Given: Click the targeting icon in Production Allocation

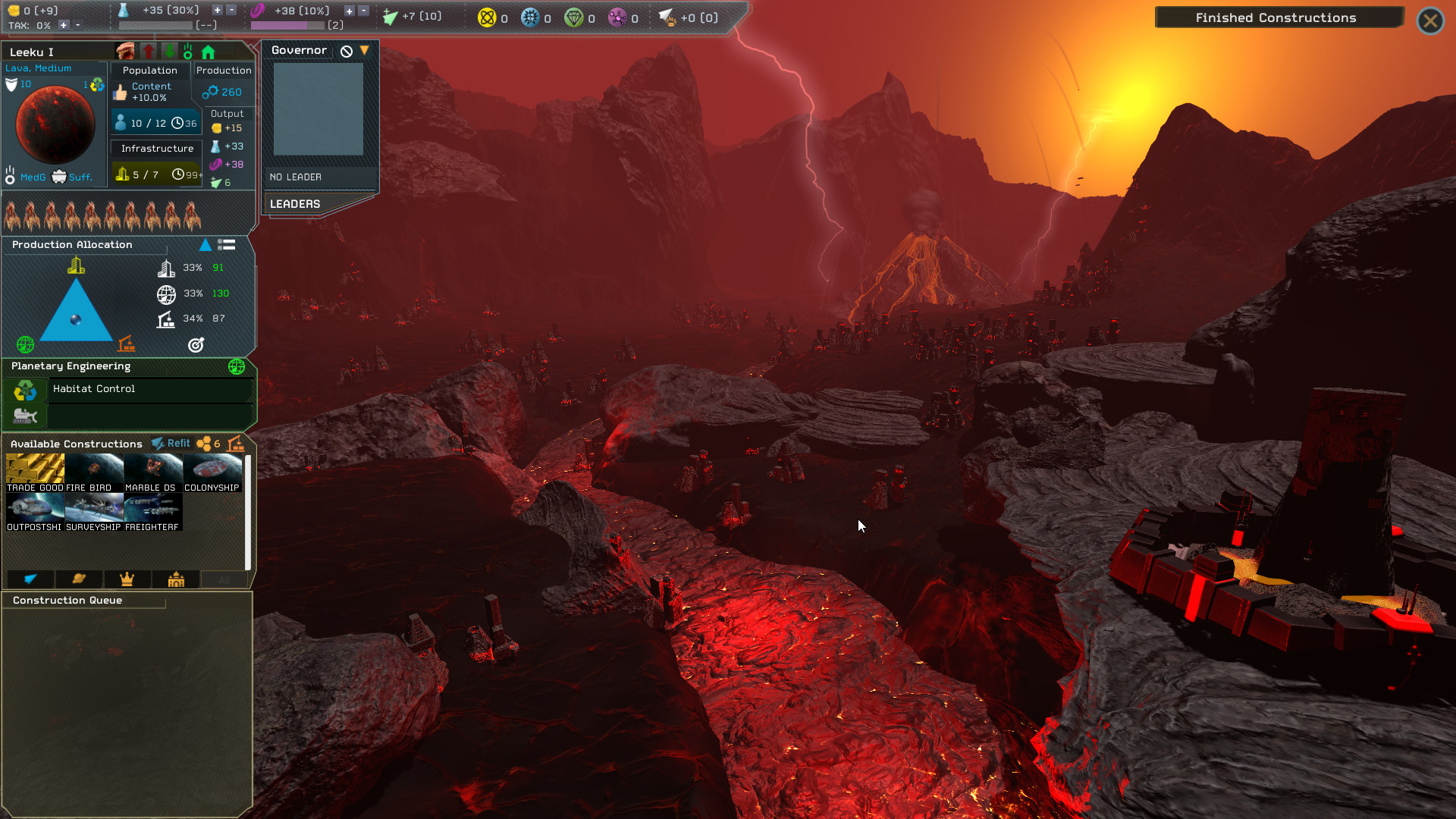Looking at the screenshot, I should pyautogui.click(x=196, y=346).
